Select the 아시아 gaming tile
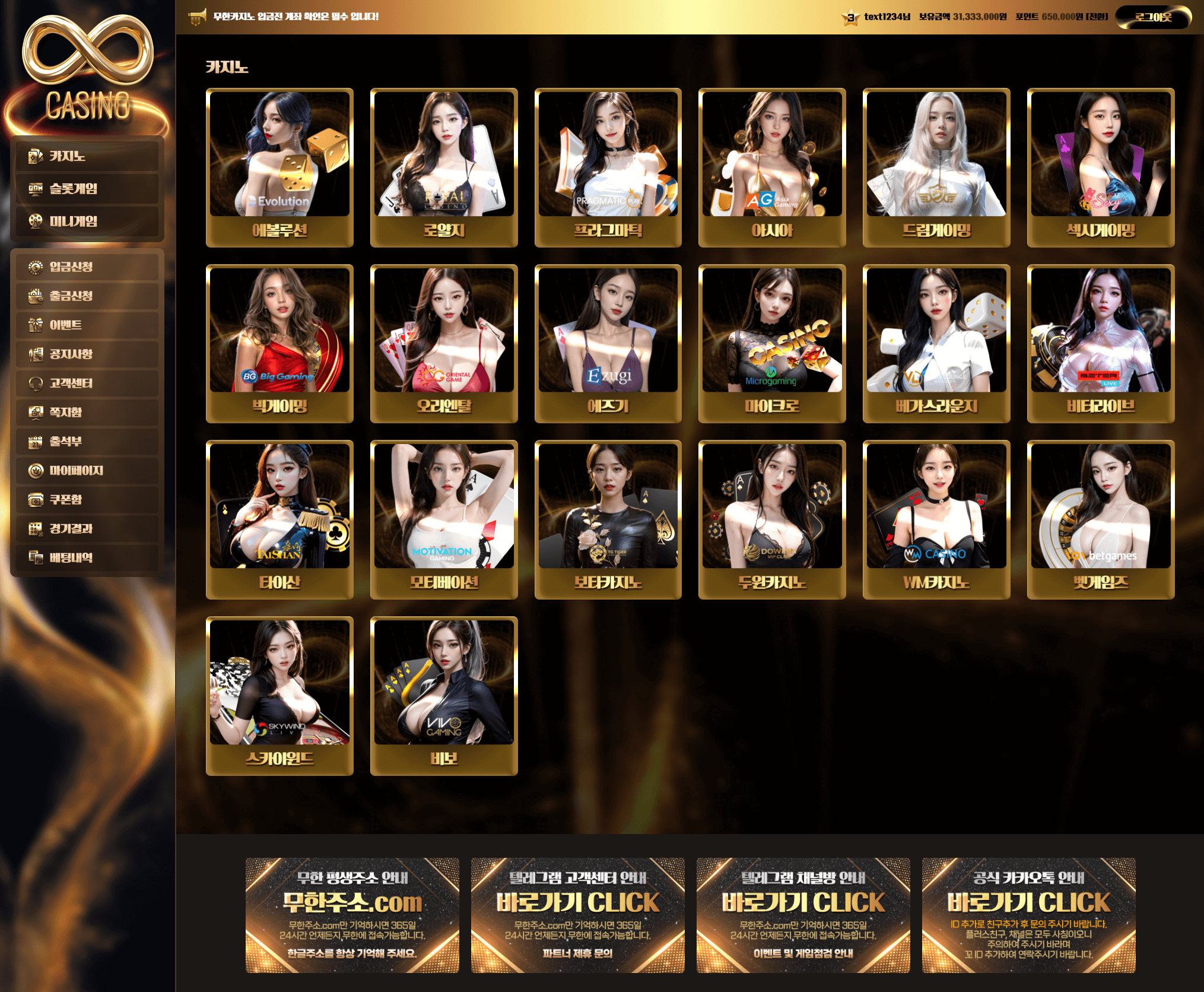Viewport: 1204px width, 992px height. click(772, 167)
